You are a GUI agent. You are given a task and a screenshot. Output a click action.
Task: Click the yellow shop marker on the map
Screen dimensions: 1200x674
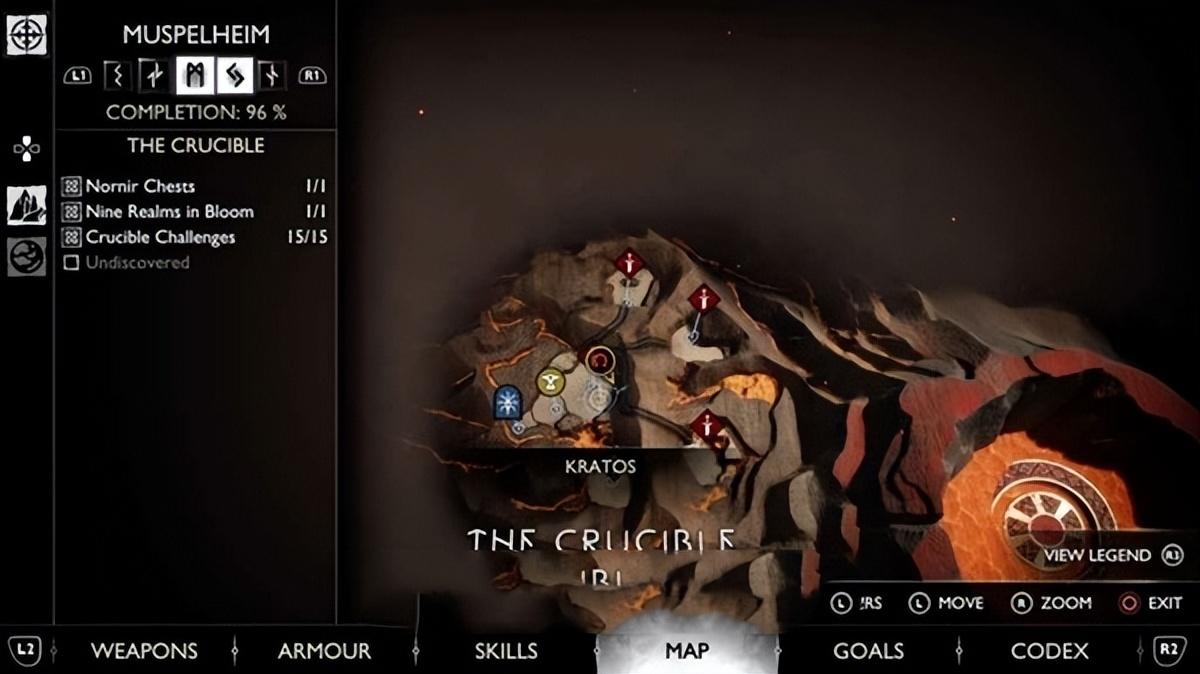(551, 382)
